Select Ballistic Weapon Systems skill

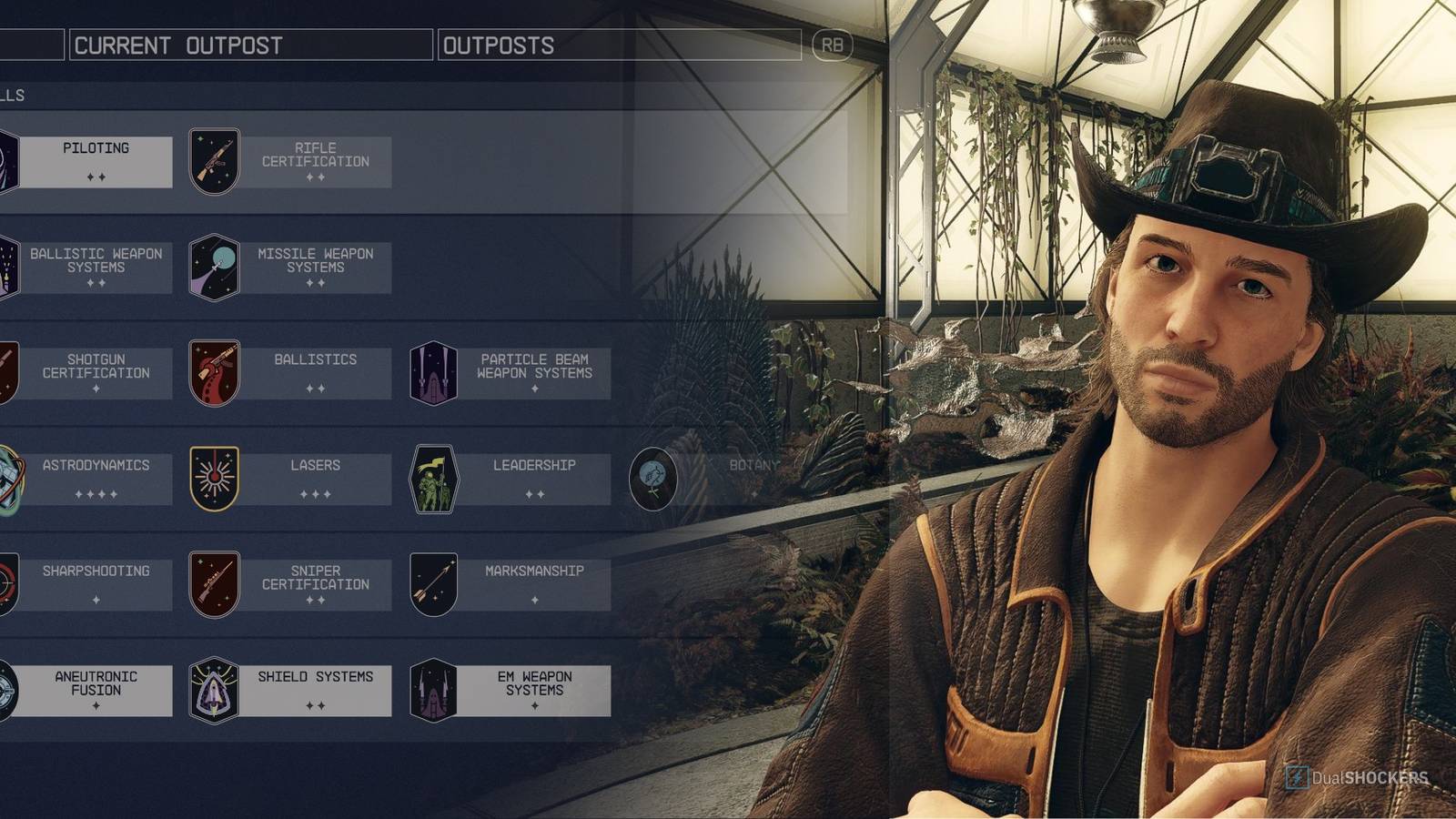(x=96, y=268)
